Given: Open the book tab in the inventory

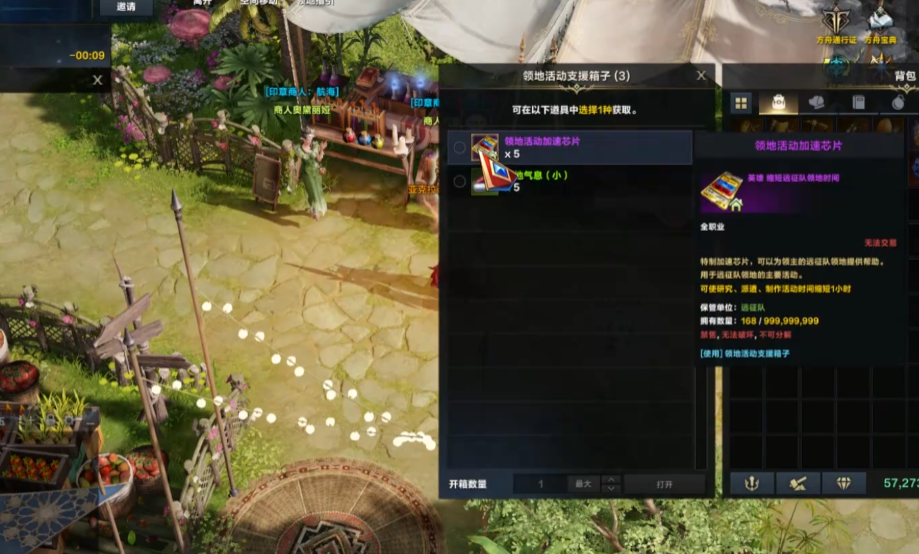Looking at the screenshot, I should 857,102.
